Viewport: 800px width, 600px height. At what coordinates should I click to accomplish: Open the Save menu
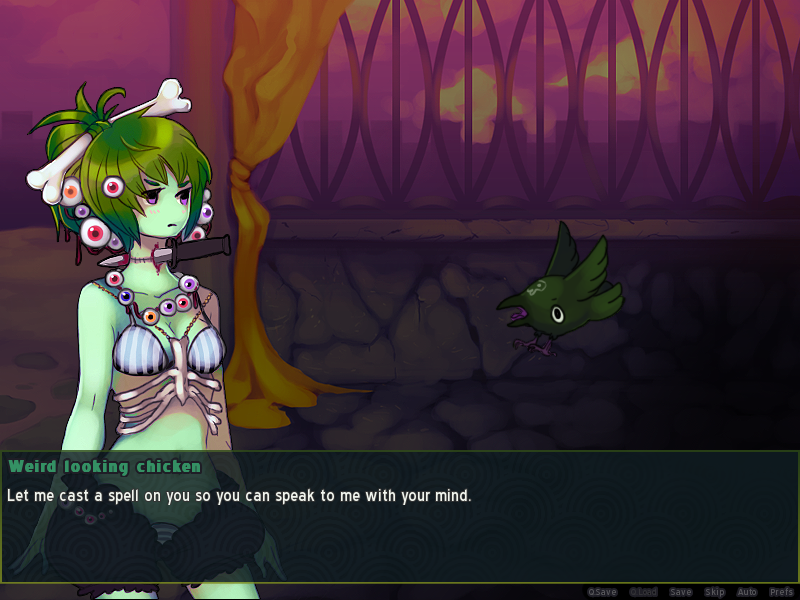680,592
